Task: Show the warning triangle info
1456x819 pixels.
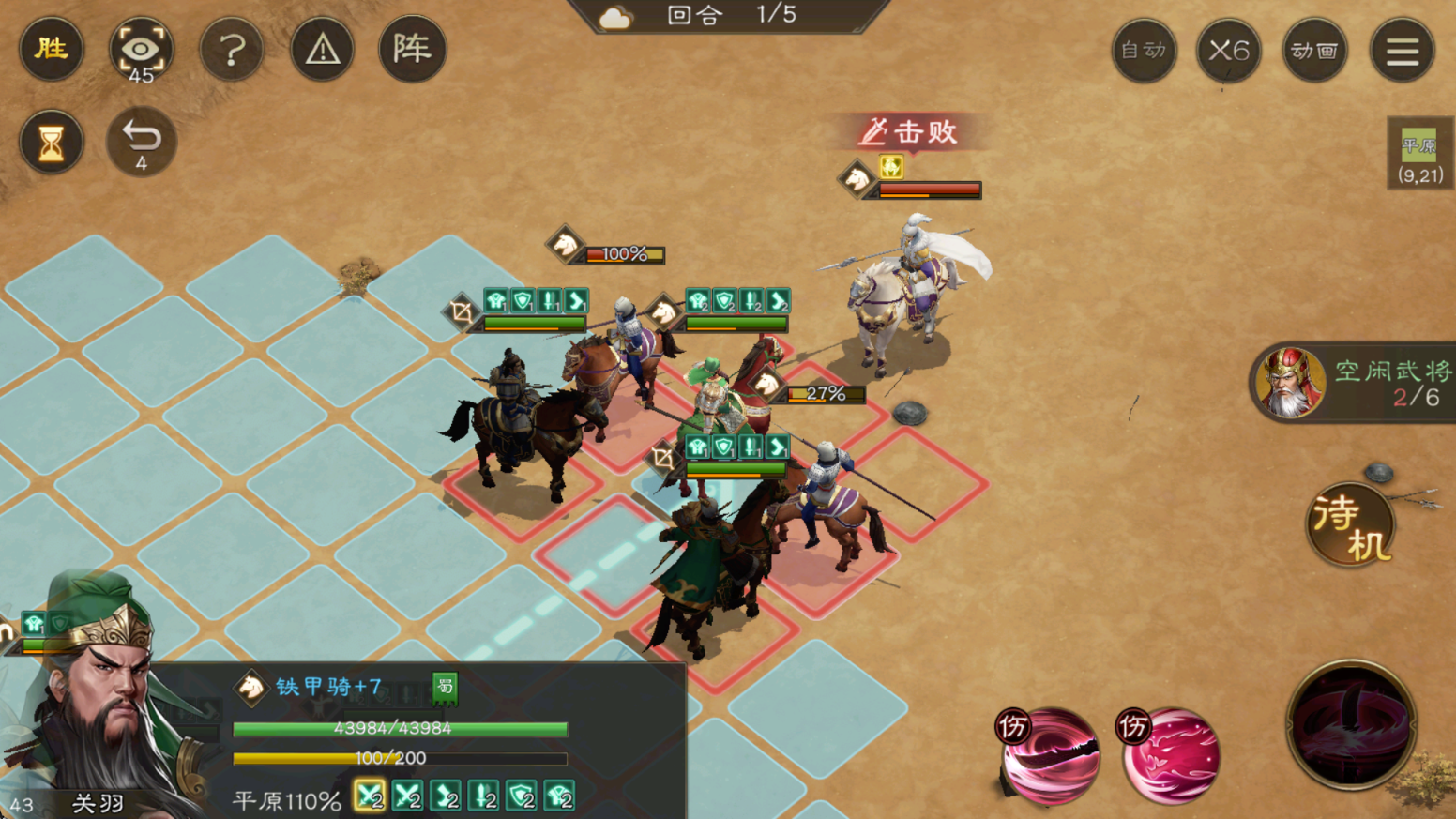Action: point(322,49)
